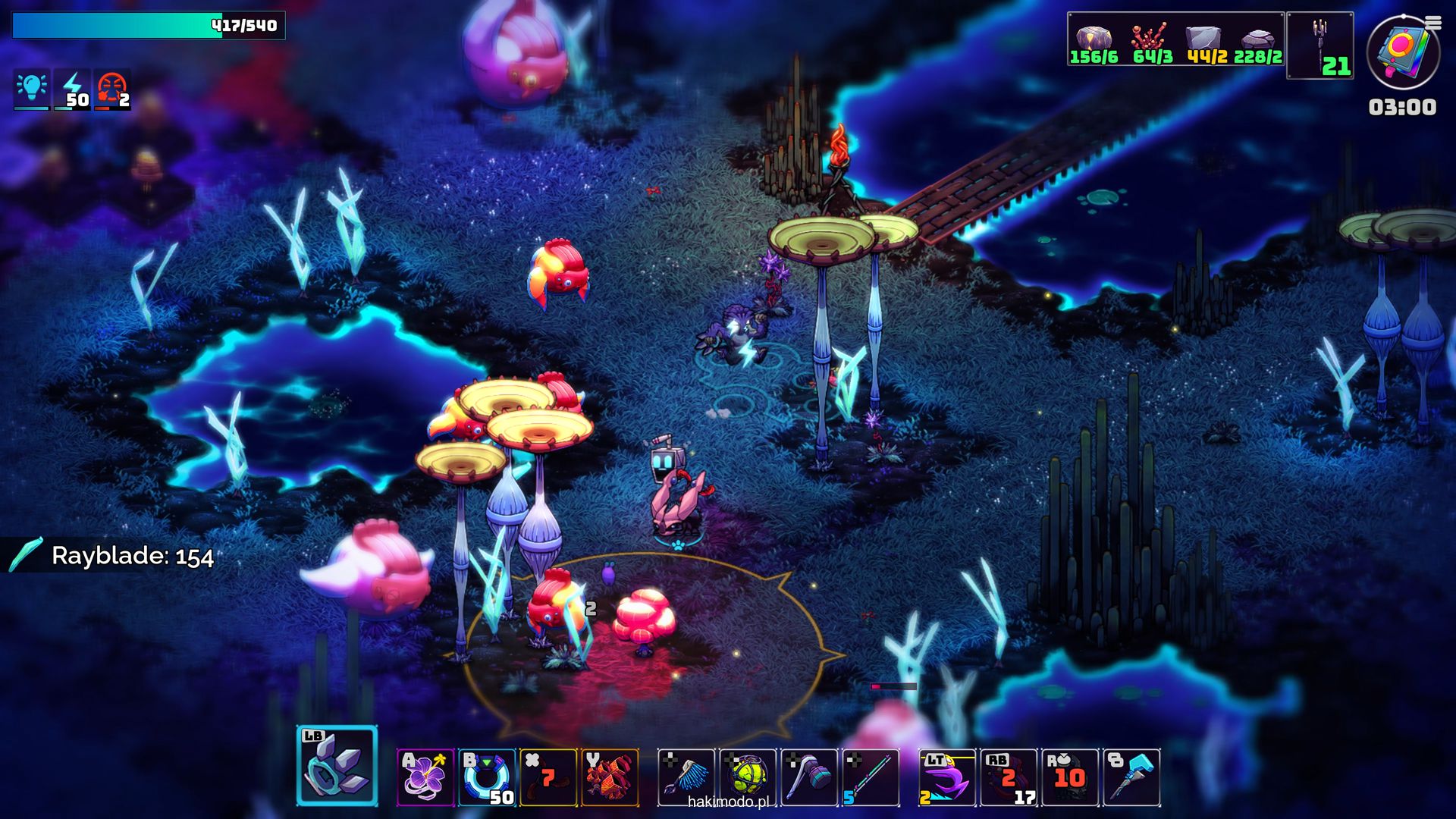Activate the purple dash claw ability

click(947, 777)
